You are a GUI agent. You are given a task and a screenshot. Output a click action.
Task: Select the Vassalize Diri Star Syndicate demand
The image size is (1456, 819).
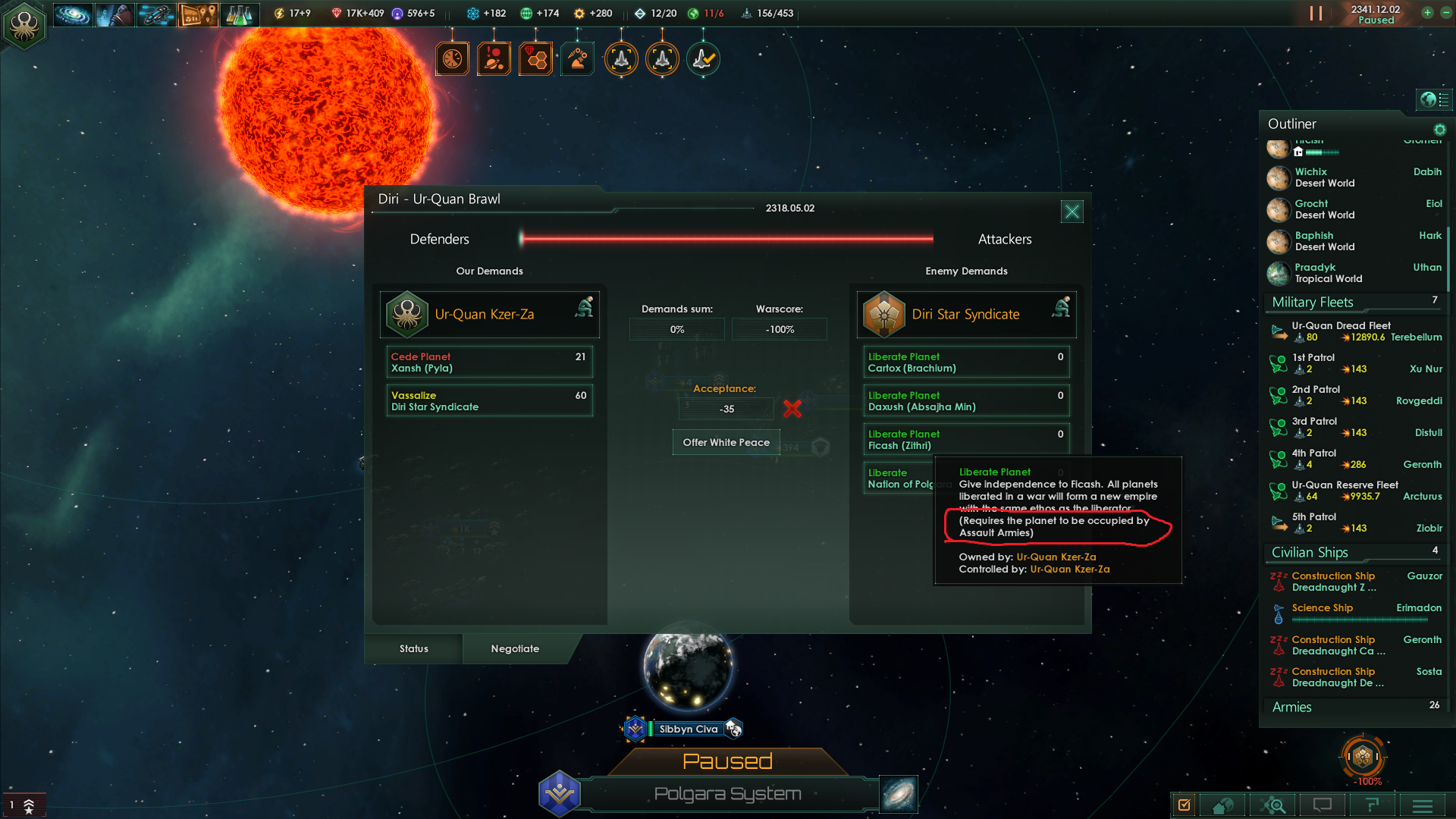click(x=489, y=401)
